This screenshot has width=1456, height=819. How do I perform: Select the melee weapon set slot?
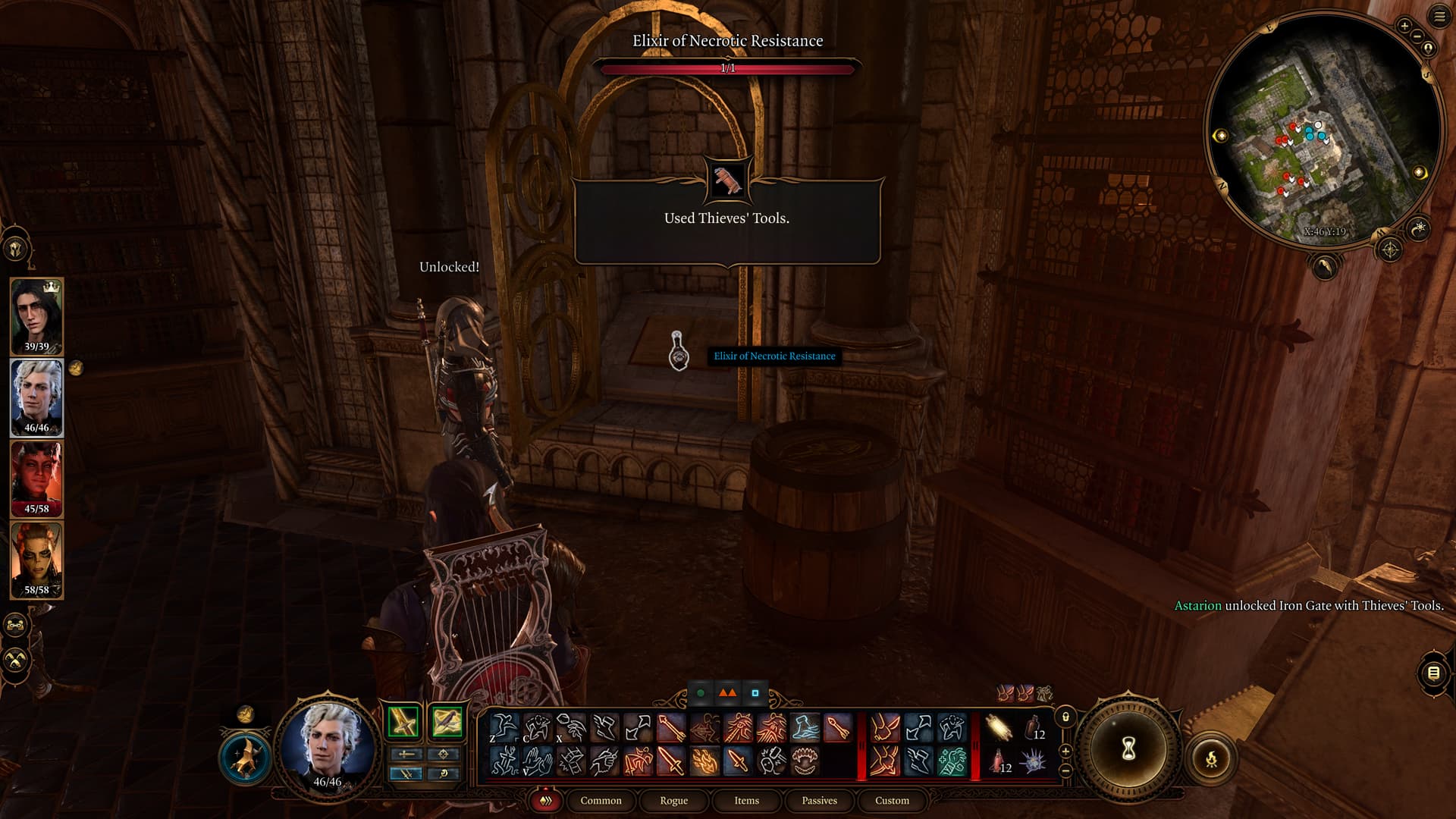tap(403, 722)
